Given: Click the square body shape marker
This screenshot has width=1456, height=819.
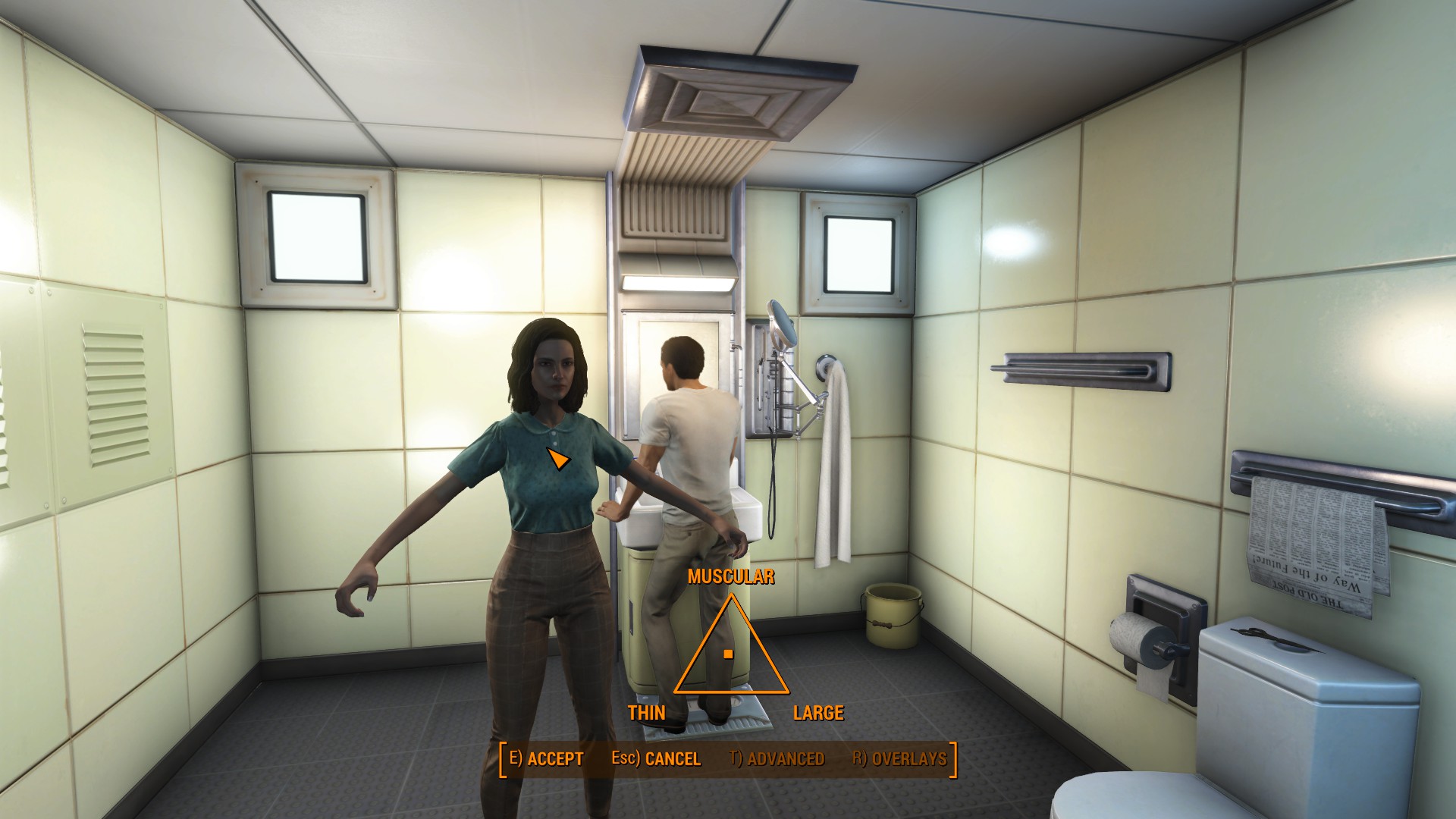Looking at the screenshot, I should (x=728, y=654).
